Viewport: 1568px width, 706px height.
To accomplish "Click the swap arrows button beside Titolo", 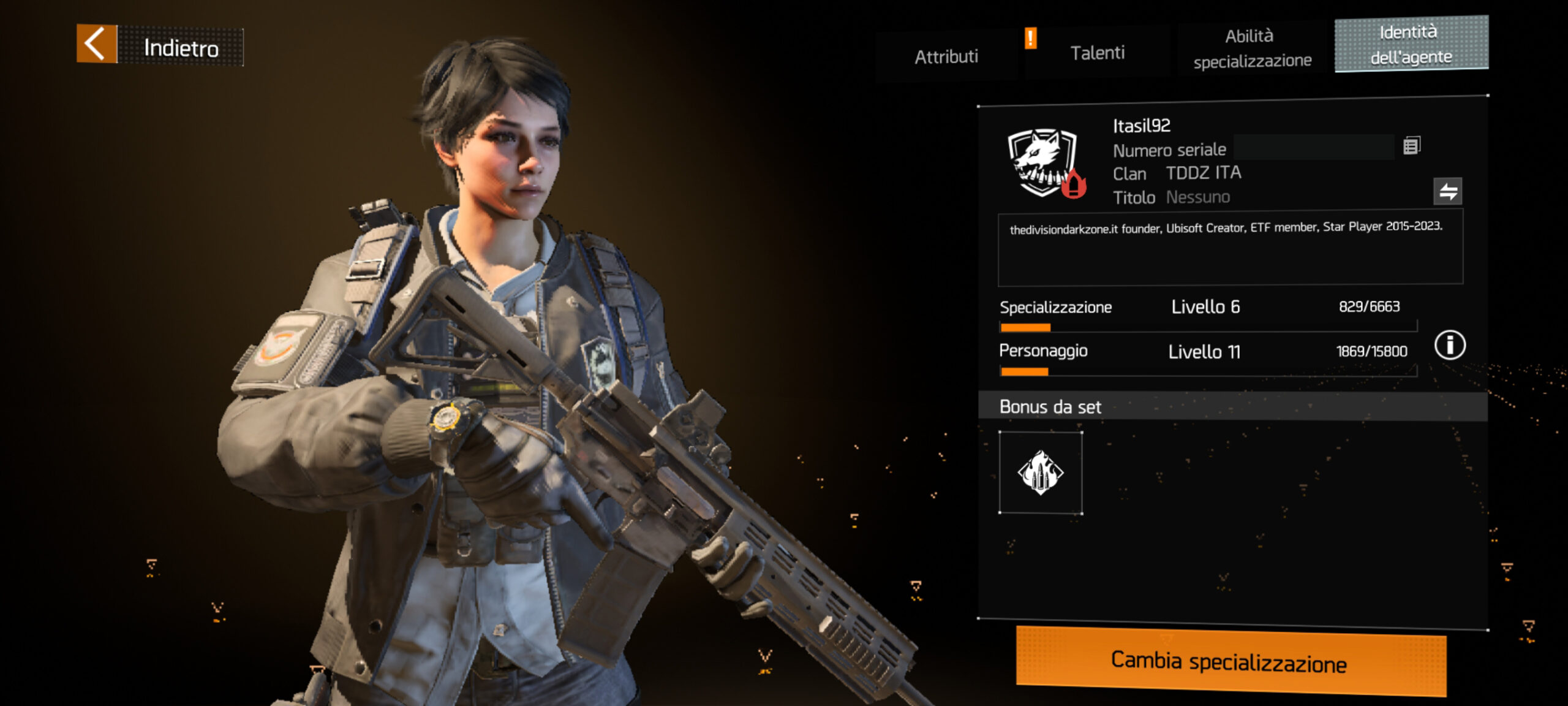I will tap(1447, 191).
